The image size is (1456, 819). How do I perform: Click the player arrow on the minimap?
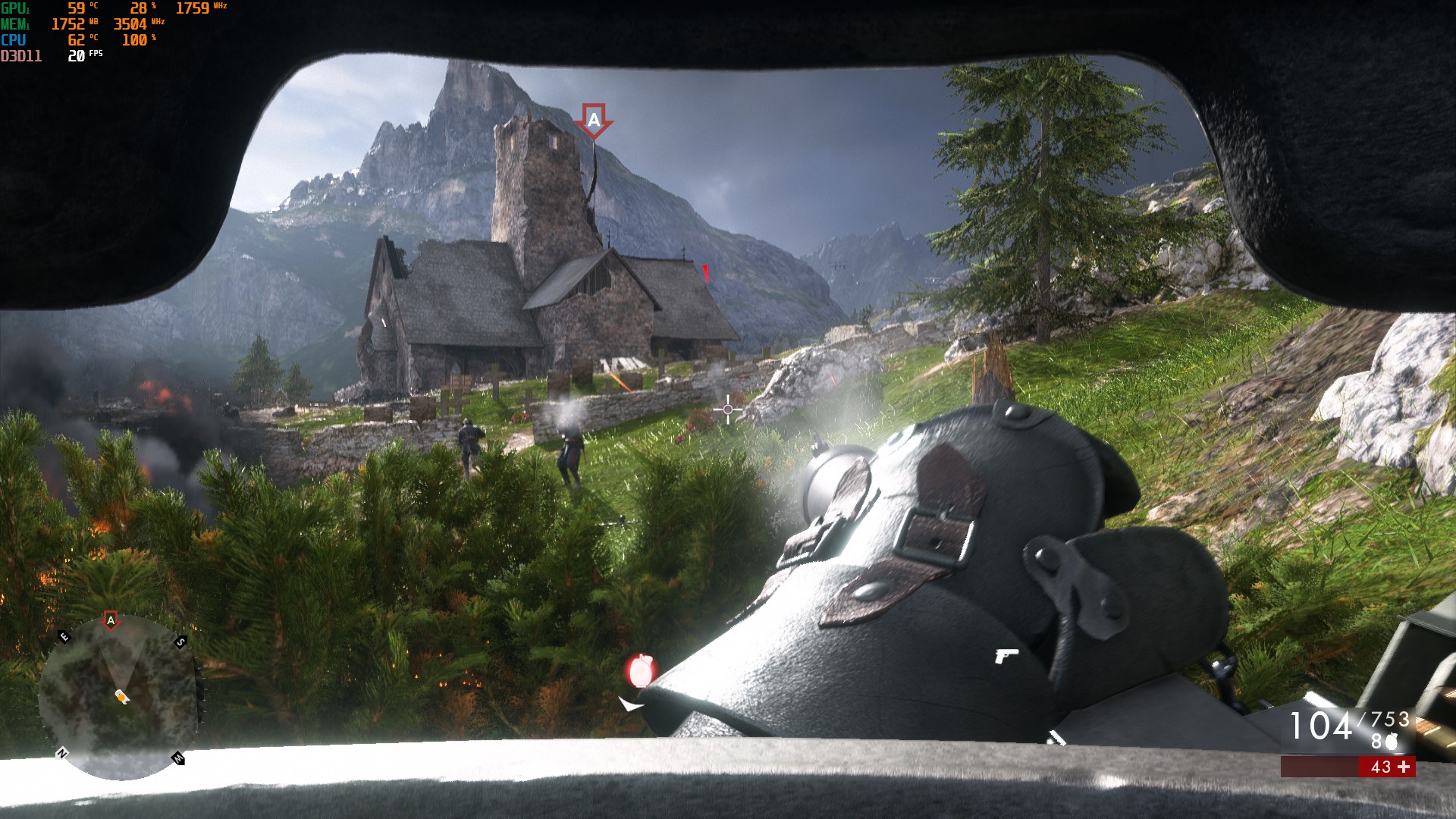(x=121, y=696)
